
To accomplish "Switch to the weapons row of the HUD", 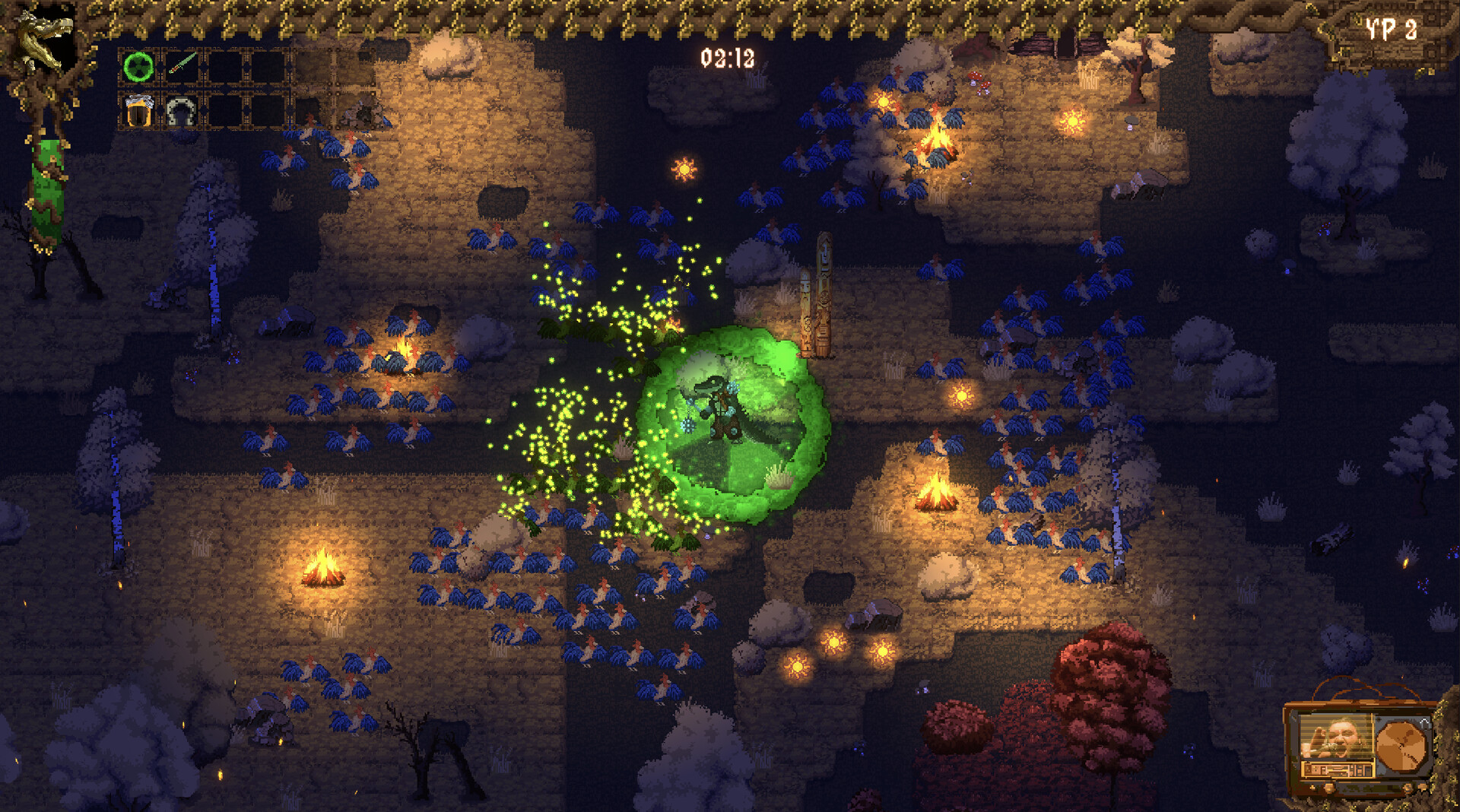I will pos(205,64).
